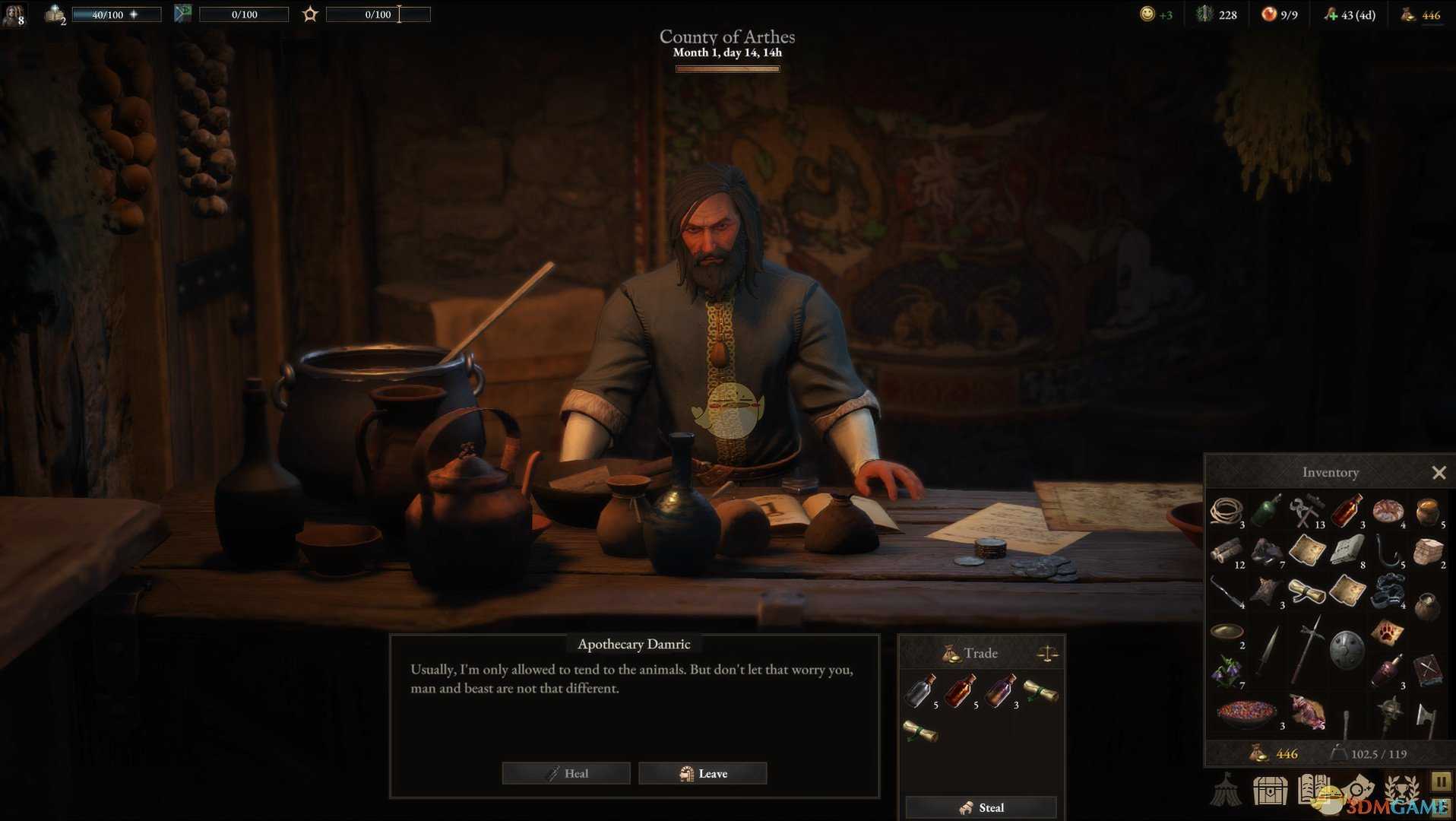The width and height of the screenshot is (1456, 821).
Task: Leave the apothecary conversation
Action: pos(703,773)
